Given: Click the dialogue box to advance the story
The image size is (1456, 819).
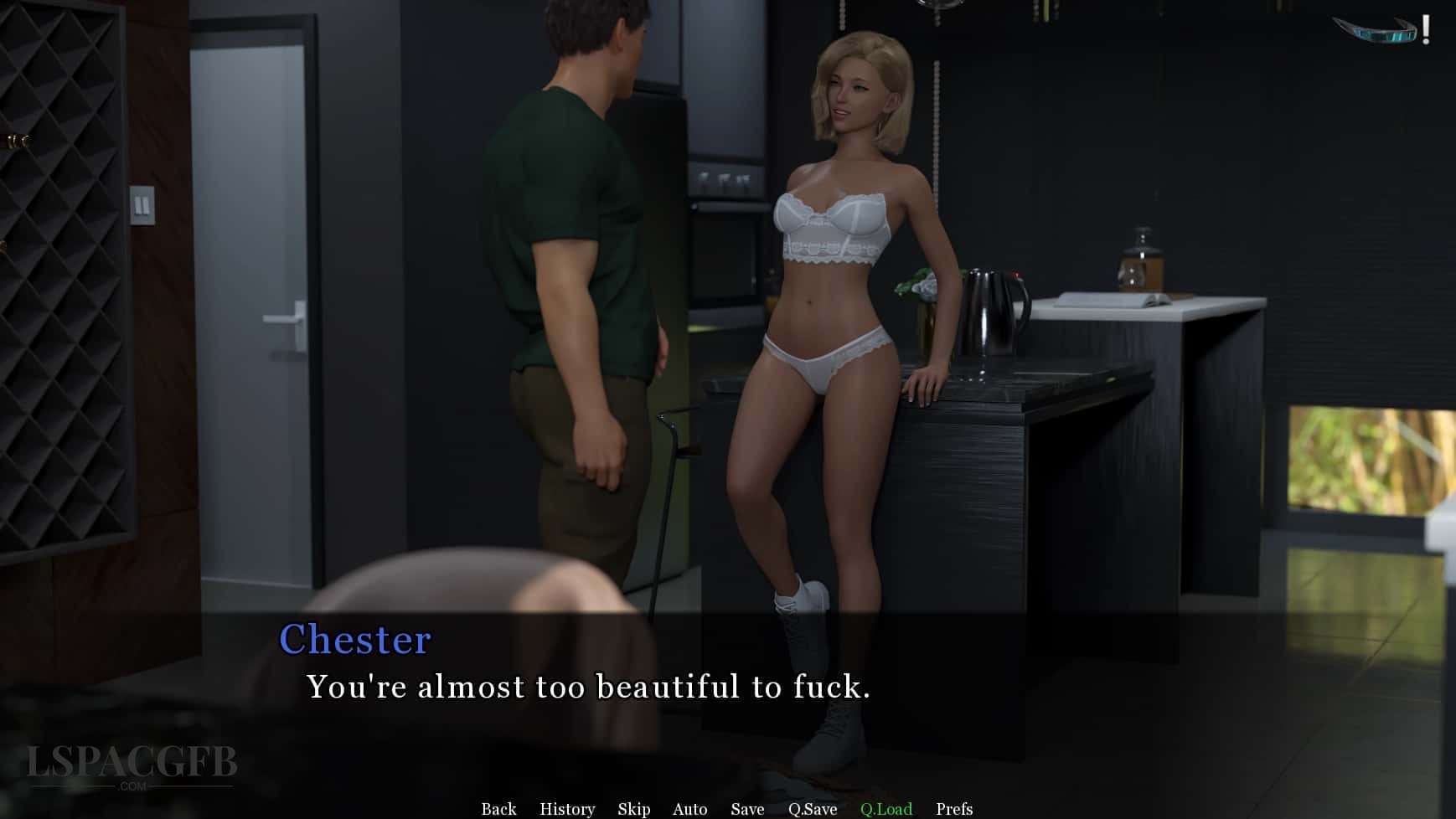Looking at the screenshot, I should point(729,687).
